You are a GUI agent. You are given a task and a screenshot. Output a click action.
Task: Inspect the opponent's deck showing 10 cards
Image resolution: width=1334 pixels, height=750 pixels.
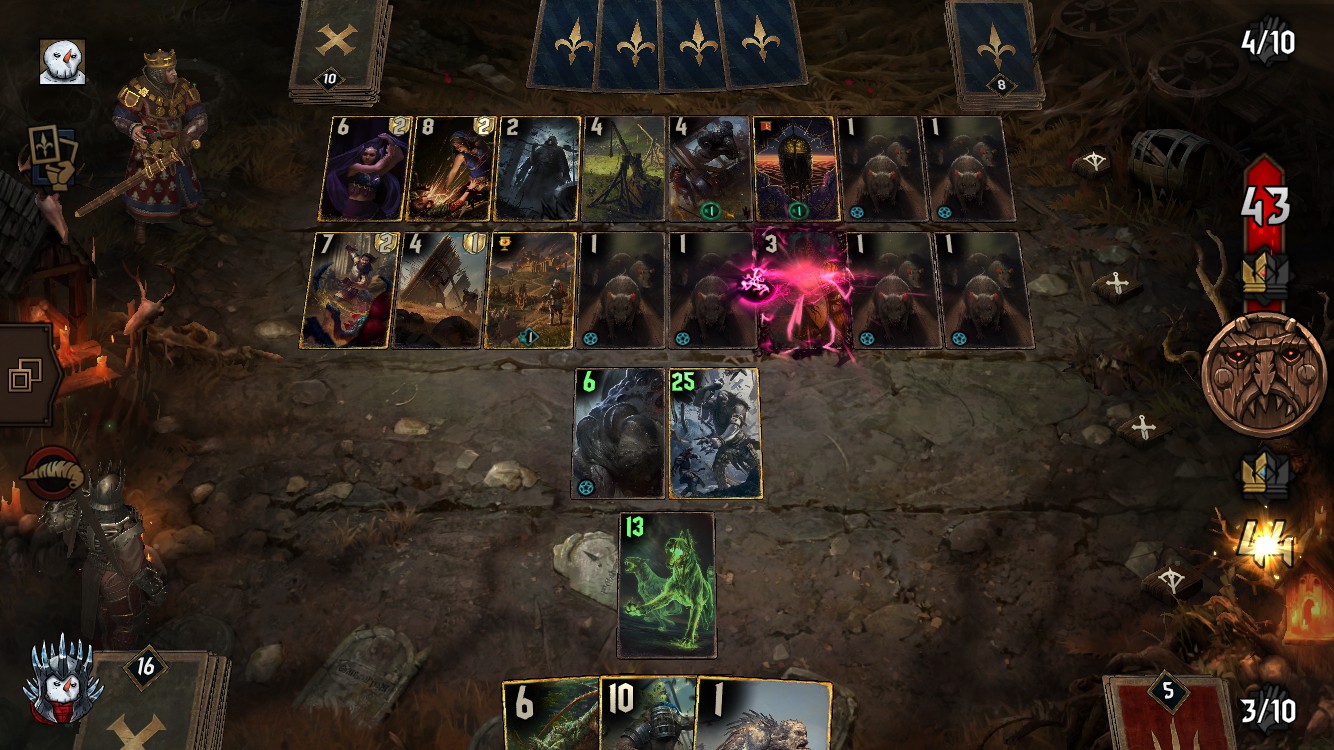point(338,50)
